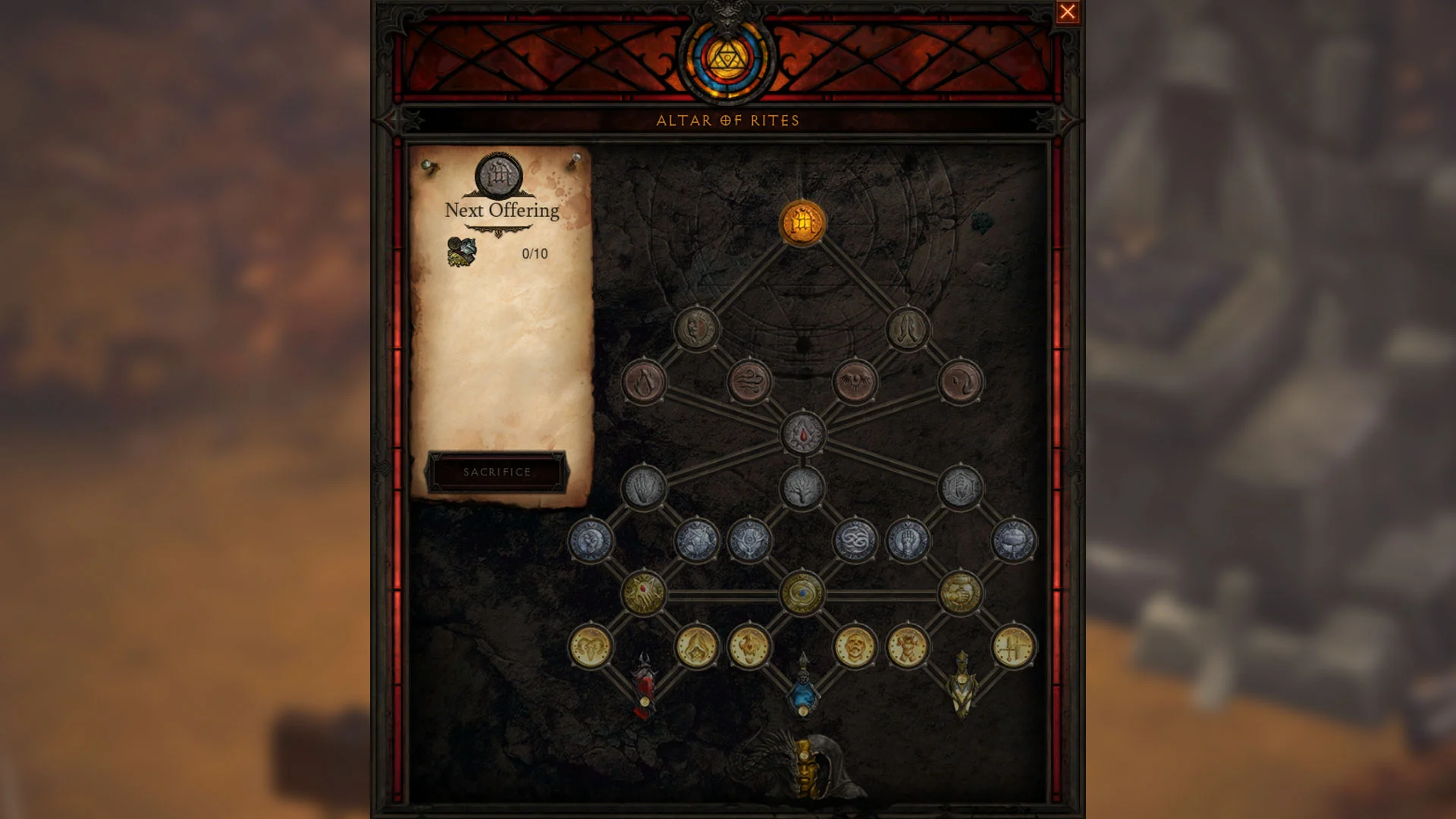Close the Altar of Rites window
Screen dimensions: 1456x819
(x=1068, y=12)
